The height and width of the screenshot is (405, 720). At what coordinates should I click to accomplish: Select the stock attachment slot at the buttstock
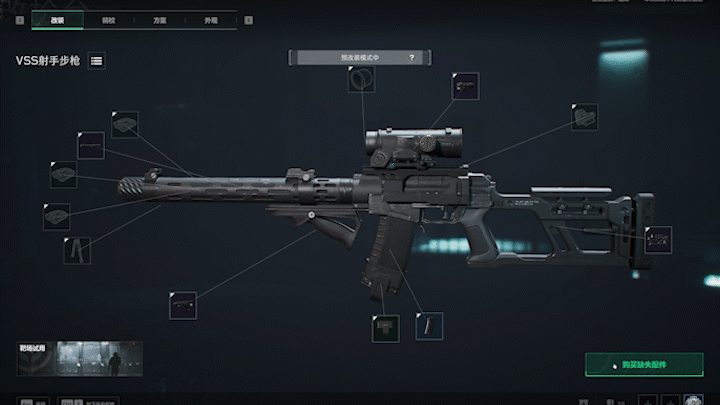[x=658, y=240]
